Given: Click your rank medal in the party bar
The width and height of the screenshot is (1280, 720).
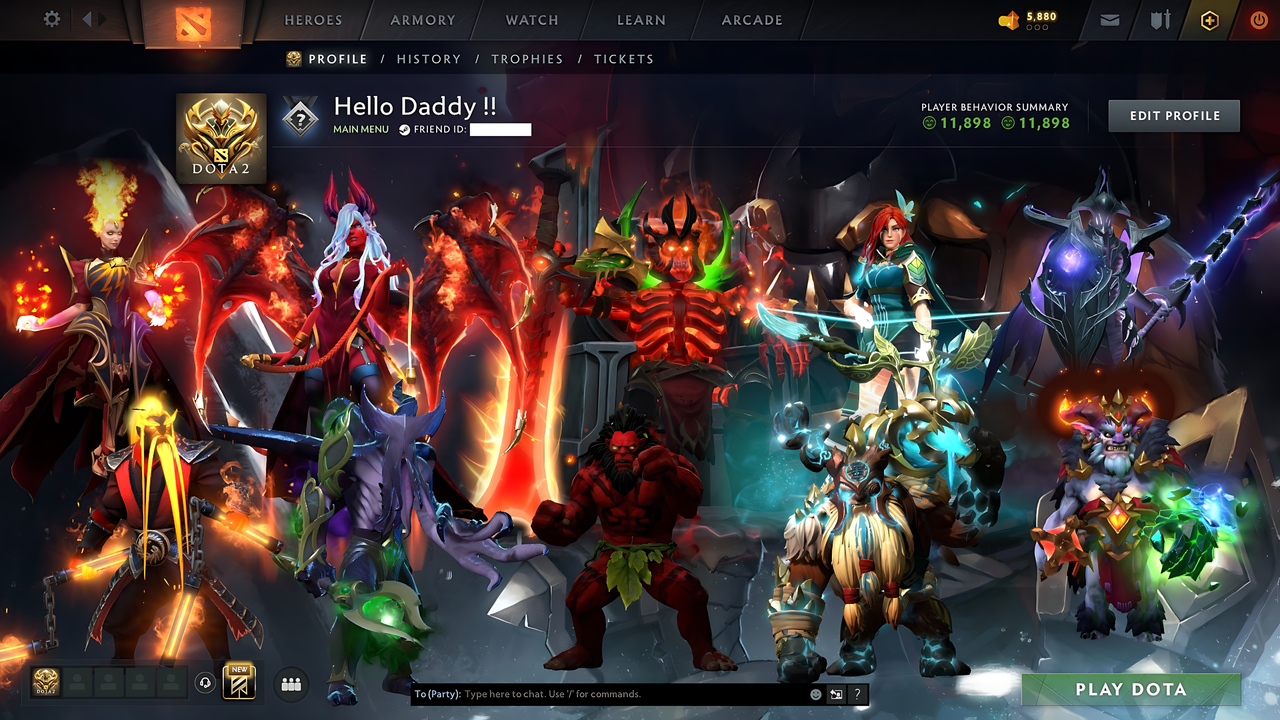Looking at the screenshot, I should click(44, 683).
